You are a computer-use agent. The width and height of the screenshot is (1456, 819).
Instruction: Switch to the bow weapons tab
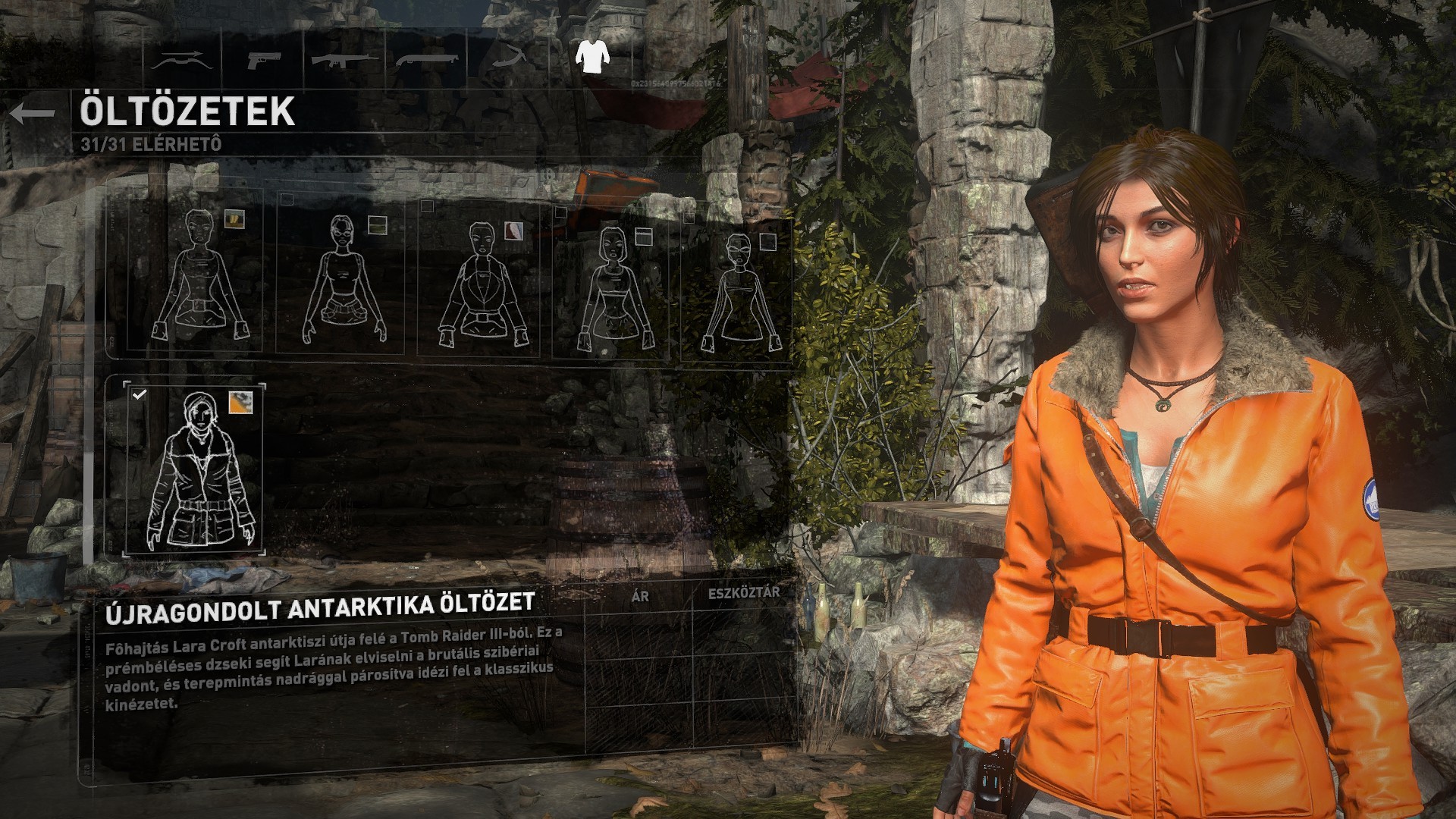point(181,60)
